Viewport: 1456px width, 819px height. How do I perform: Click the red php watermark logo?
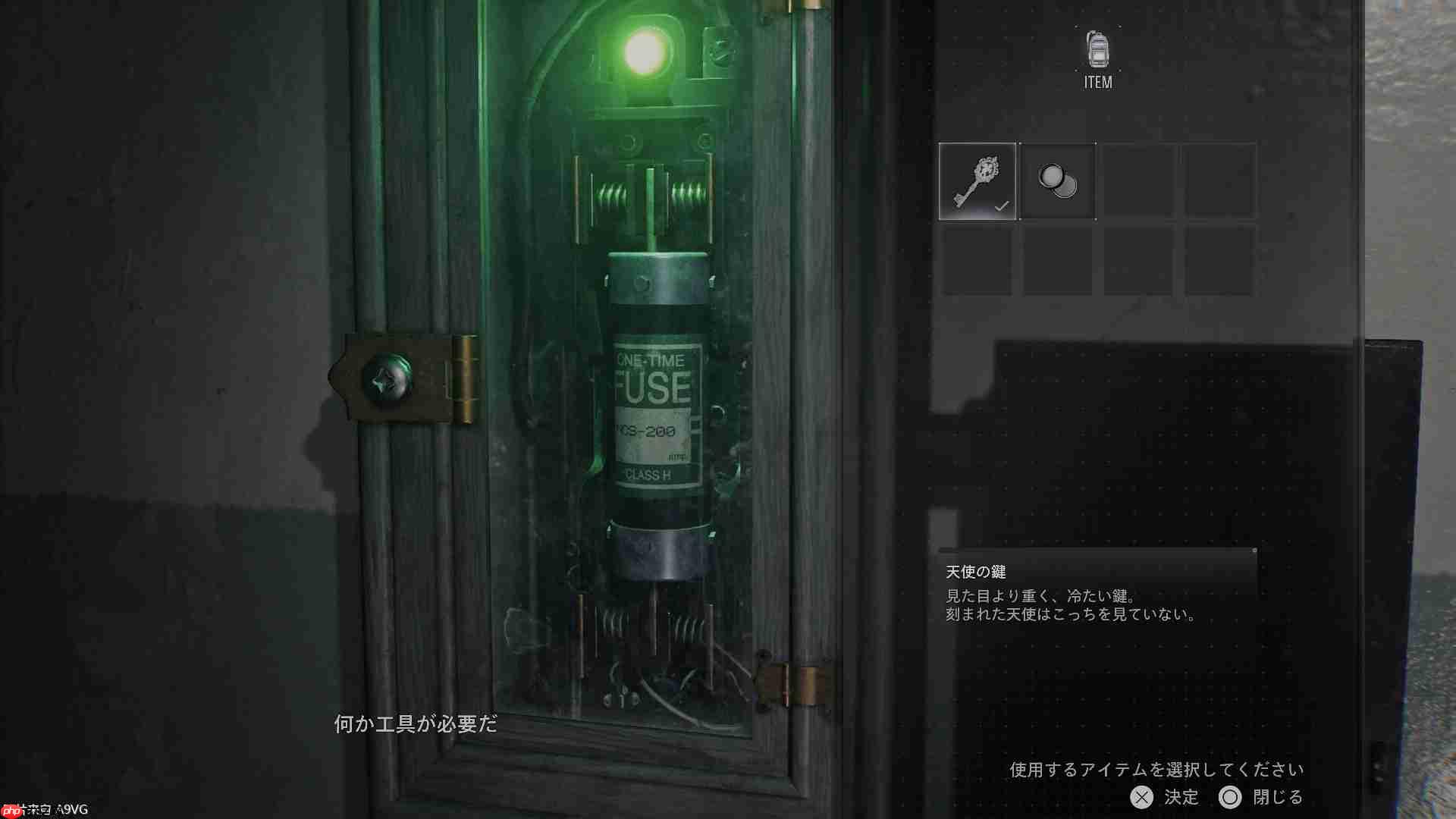(13, 810)
